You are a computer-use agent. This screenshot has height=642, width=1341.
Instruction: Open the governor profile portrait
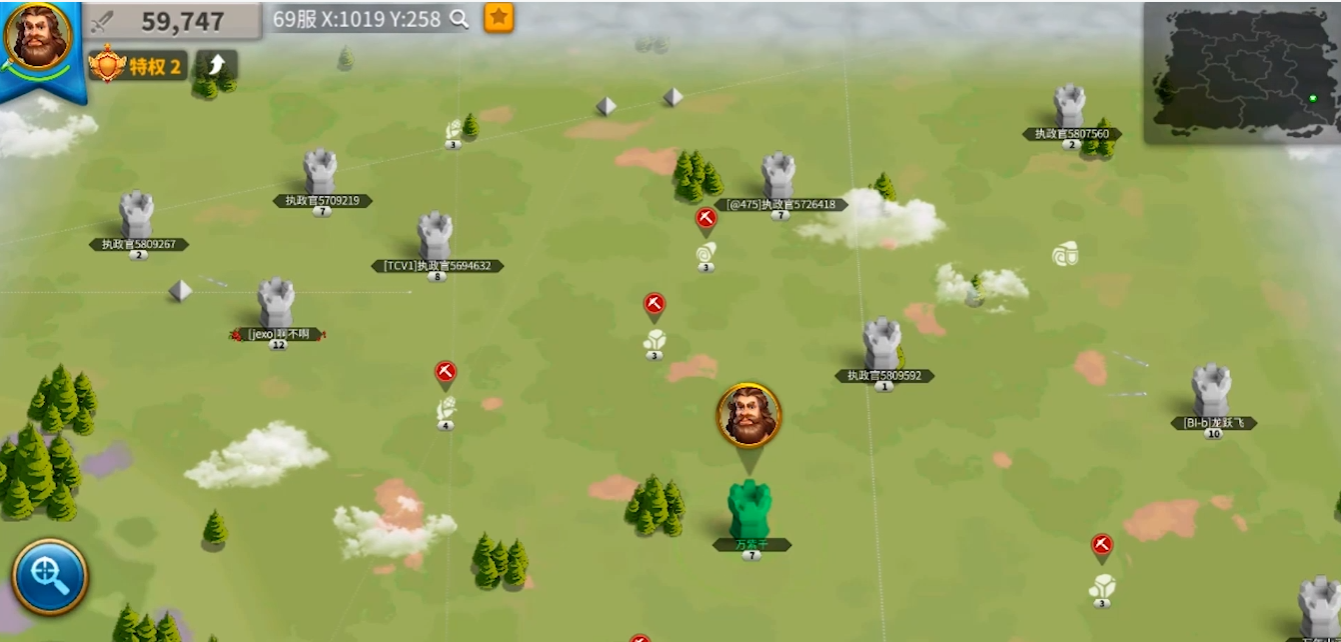pyautogui.click(x=38, y=38)
